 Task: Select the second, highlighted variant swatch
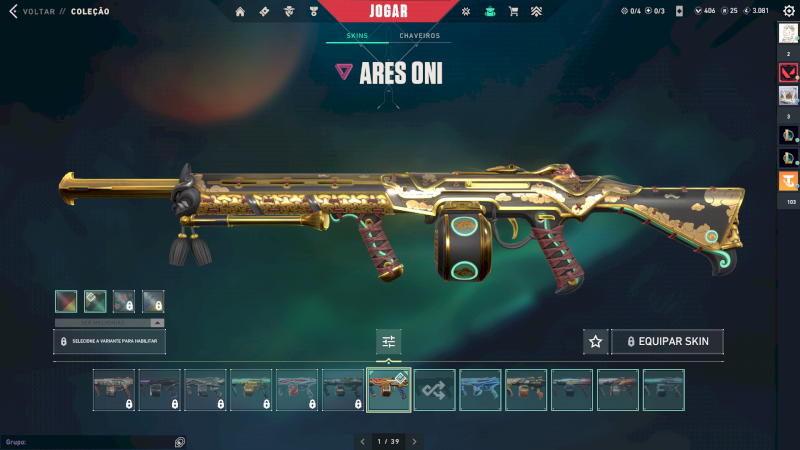(95, 301)
